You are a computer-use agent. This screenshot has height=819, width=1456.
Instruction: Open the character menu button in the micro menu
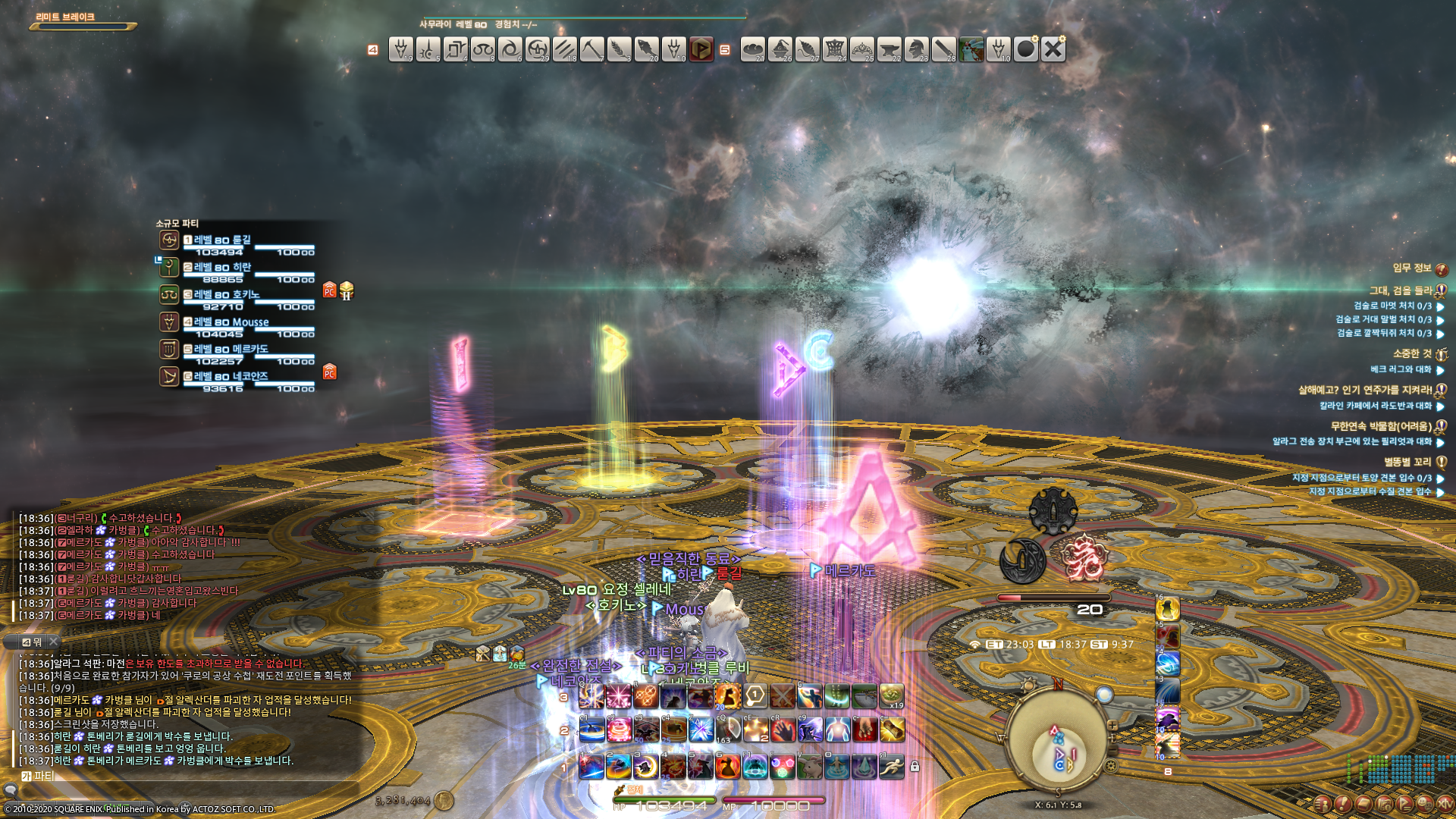click(1323, 804)
